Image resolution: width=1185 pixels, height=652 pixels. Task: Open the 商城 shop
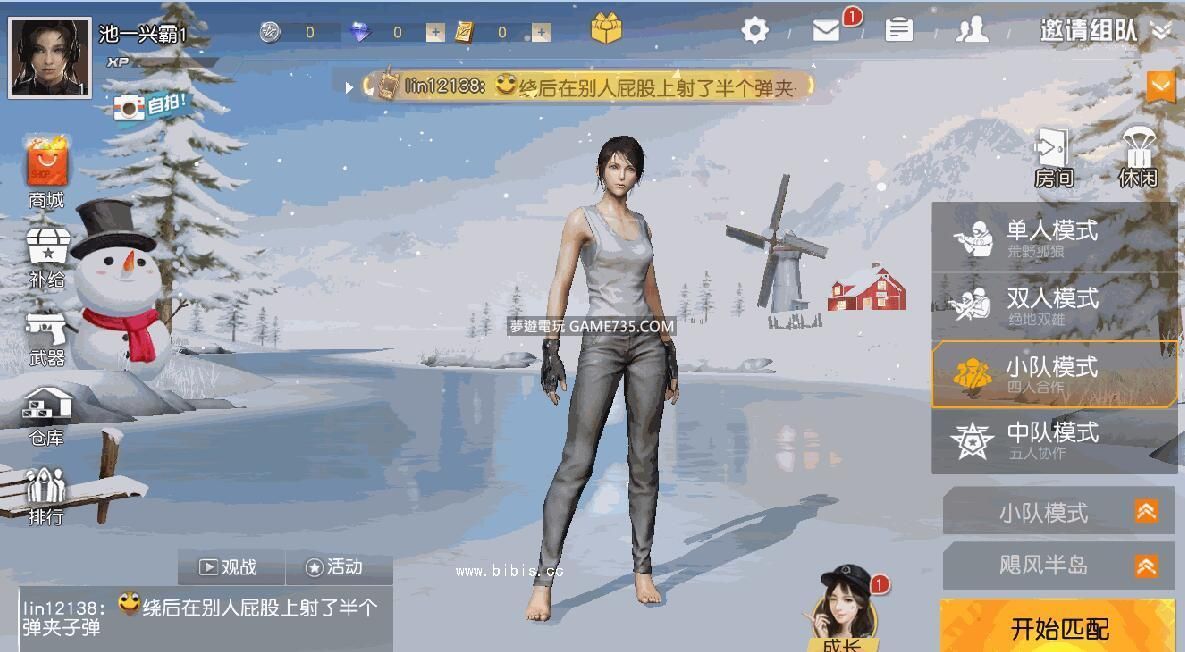pos(46,172)
